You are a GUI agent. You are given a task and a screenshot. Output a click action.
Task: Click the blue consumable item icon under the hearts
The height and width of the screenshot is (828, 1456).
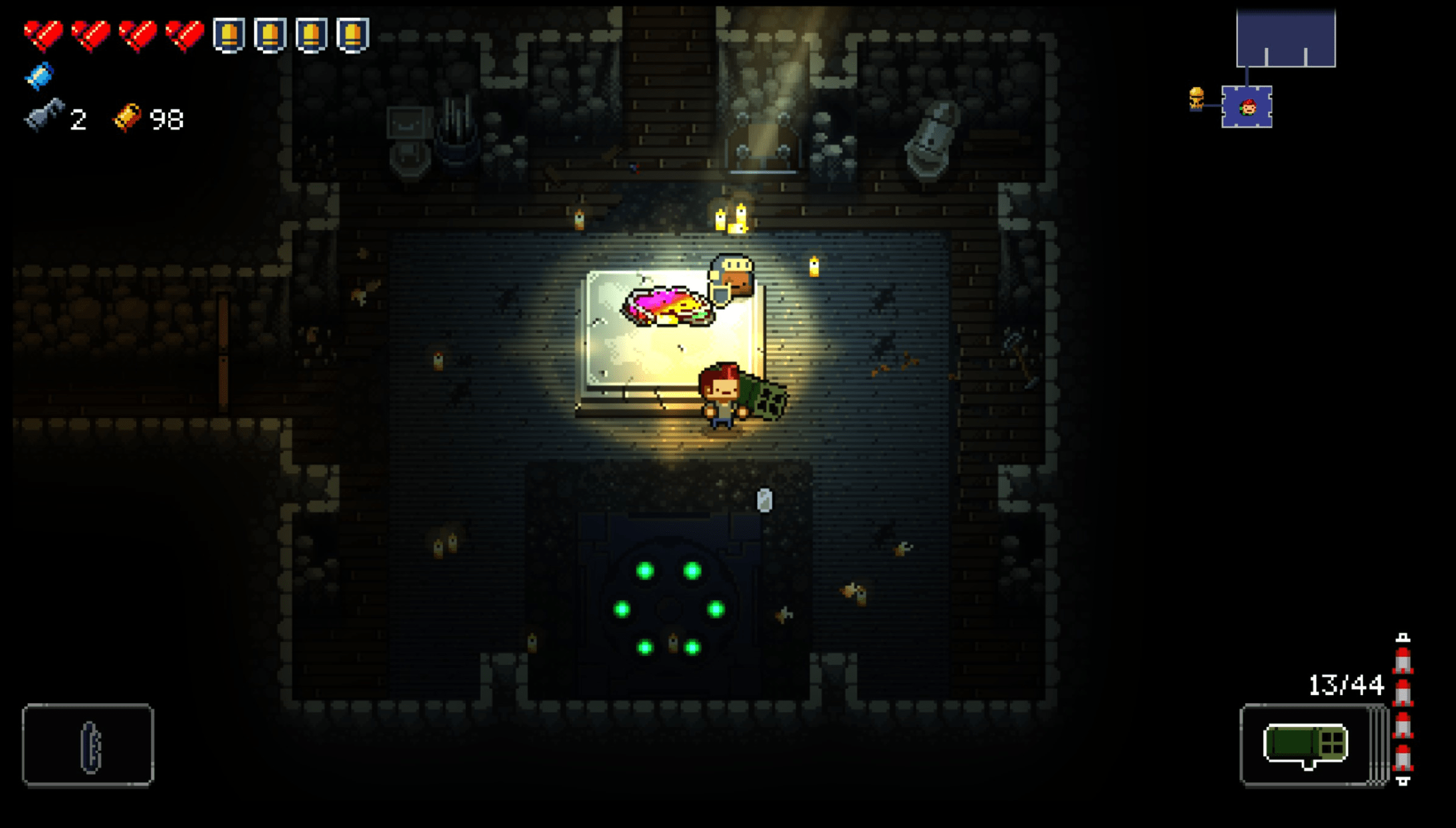coord(41,75)
